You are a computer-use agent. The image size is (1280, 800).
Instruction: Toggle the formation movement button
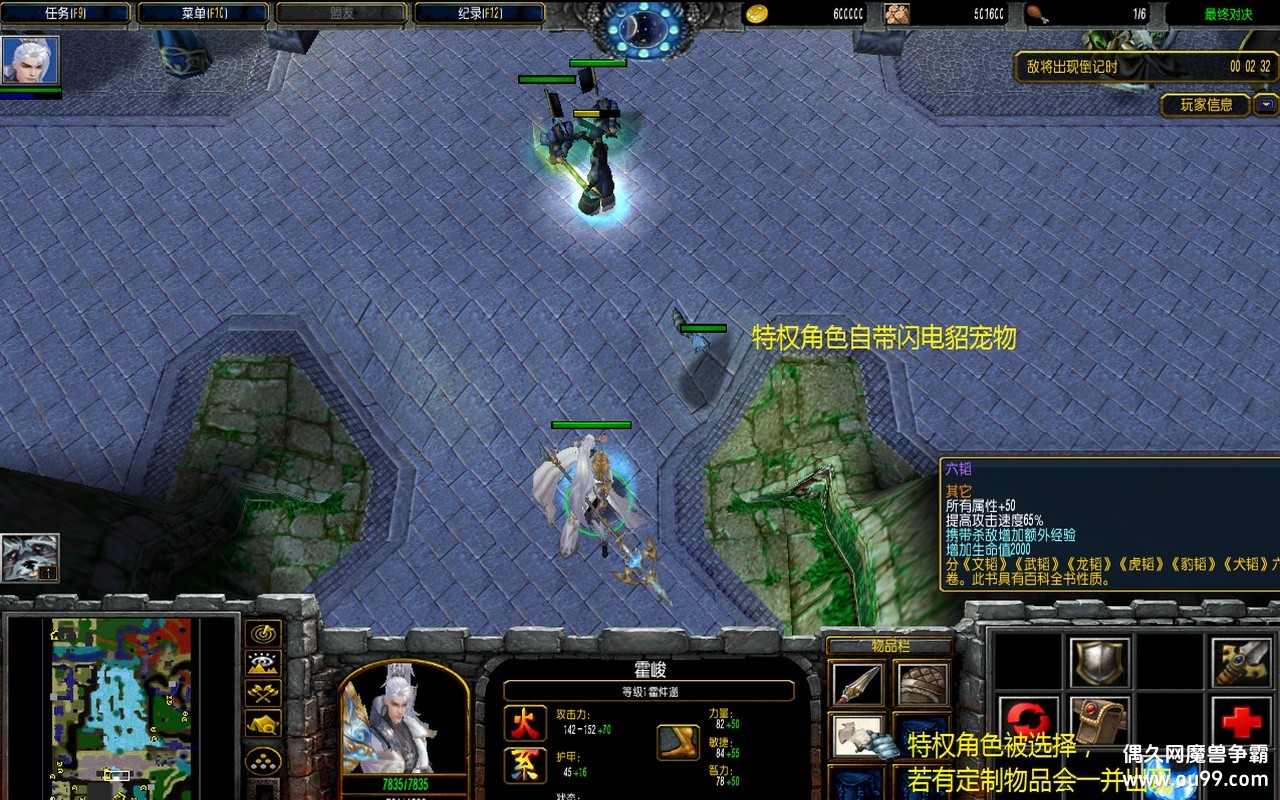coord(264,762)
